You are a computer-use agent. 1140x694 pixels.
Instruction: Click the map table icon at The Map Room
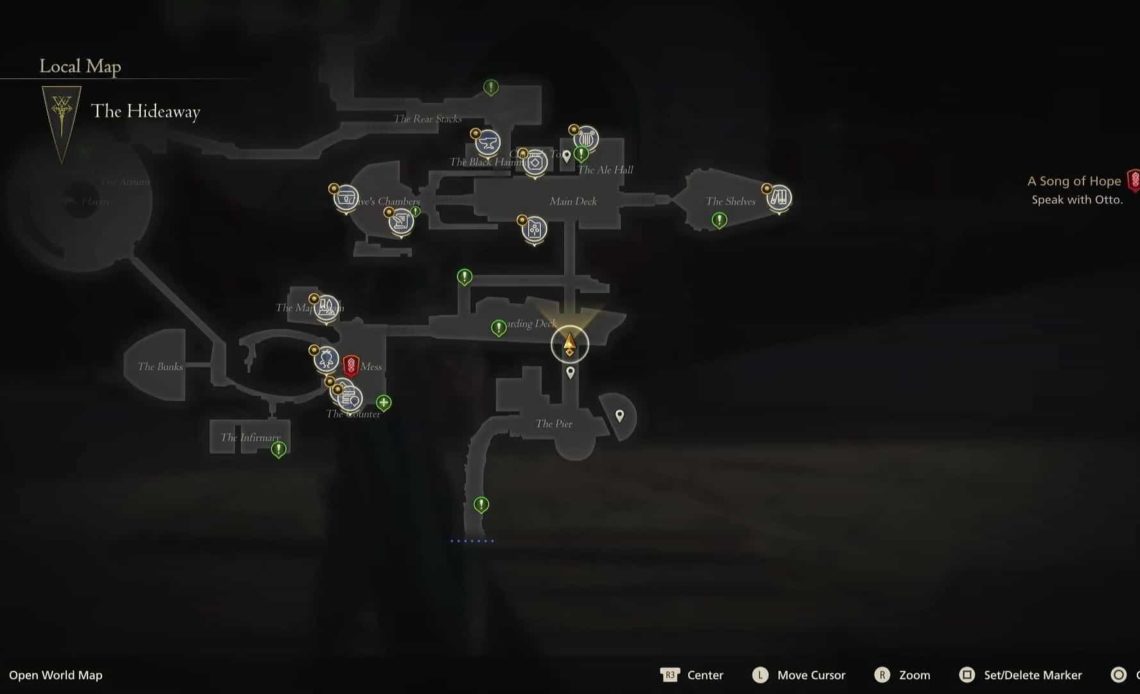coord(325,308)
